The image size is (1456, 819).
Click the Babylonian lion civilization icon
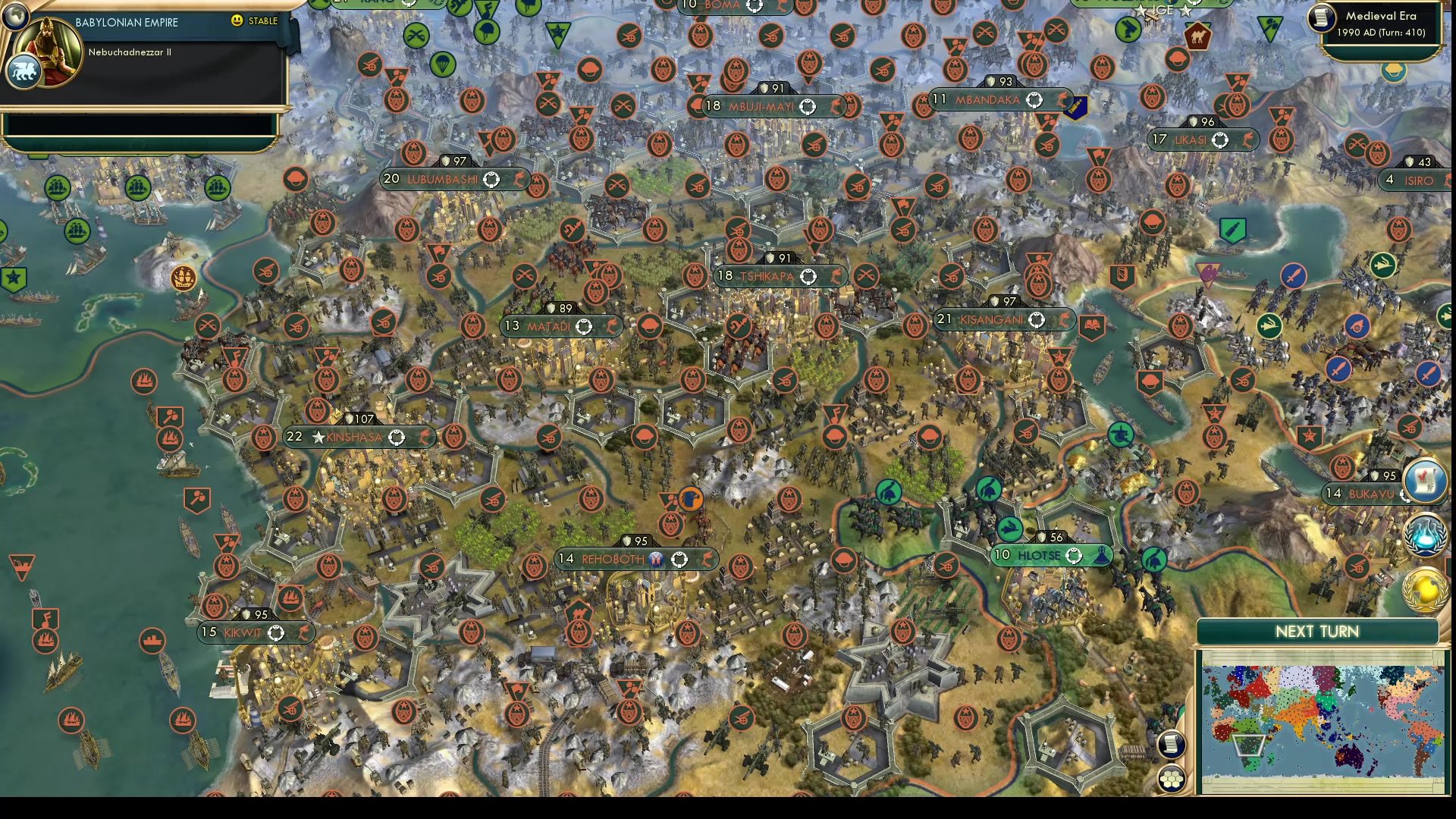(24, 70)
